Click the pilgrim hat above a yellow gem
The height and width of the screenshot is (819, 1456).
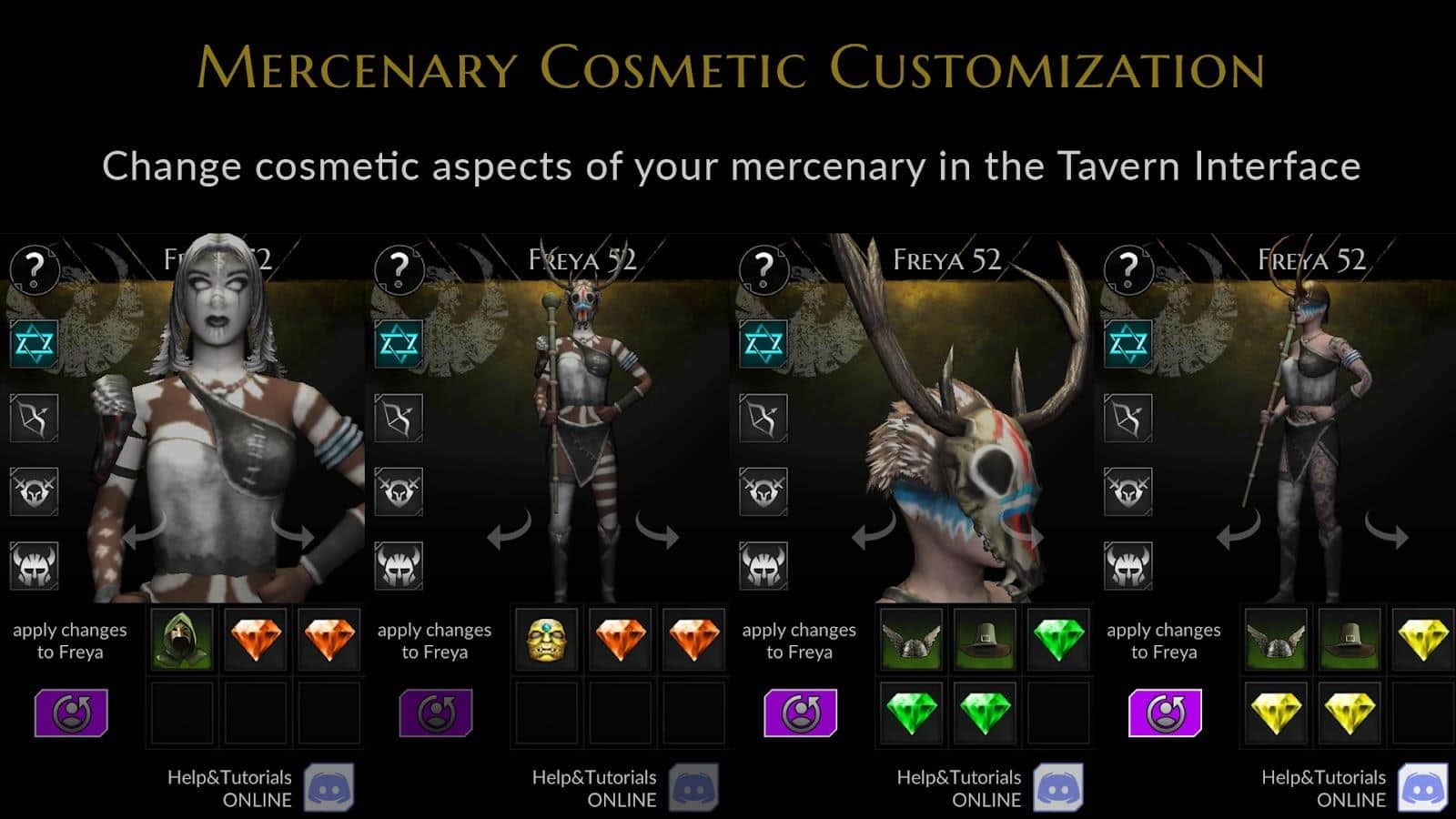1350,640
